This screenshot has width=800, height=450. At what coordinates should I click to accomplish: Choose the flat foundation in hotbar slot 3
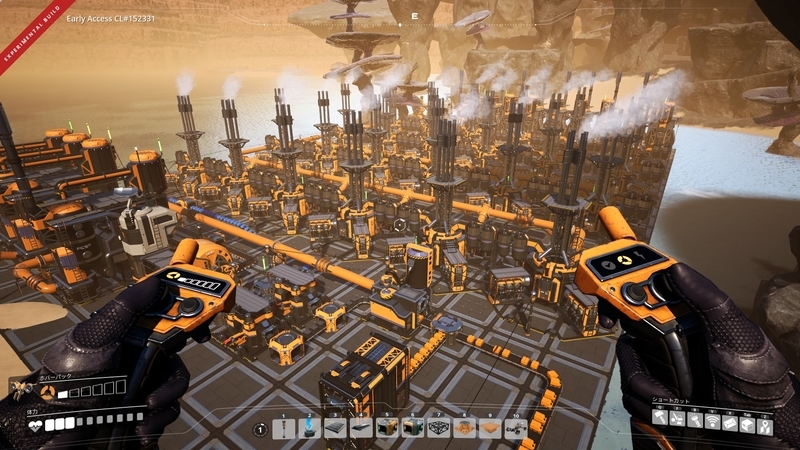[335, 428]
